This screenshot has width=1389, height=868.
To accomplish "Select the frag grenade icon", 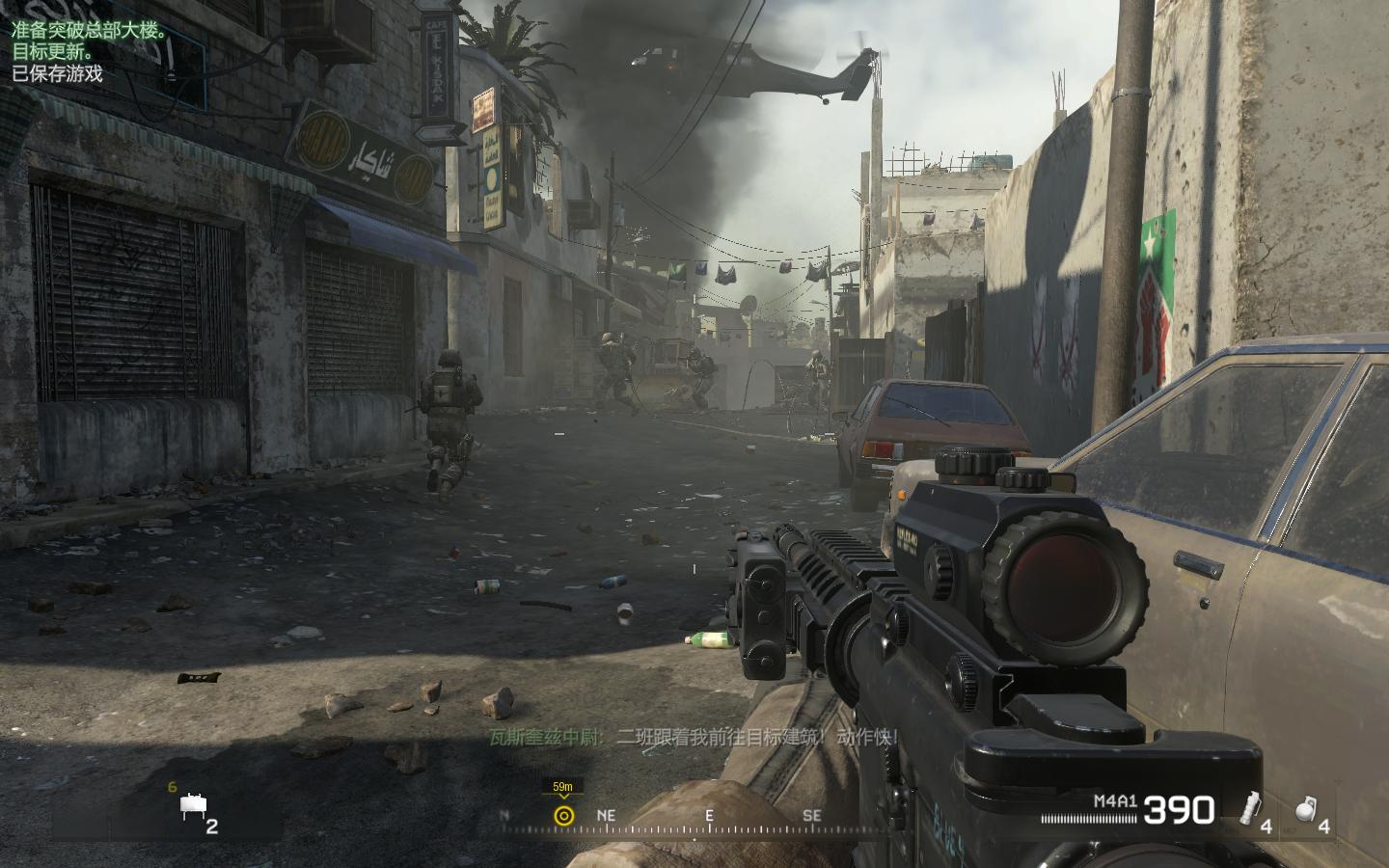I will 1304,810.
